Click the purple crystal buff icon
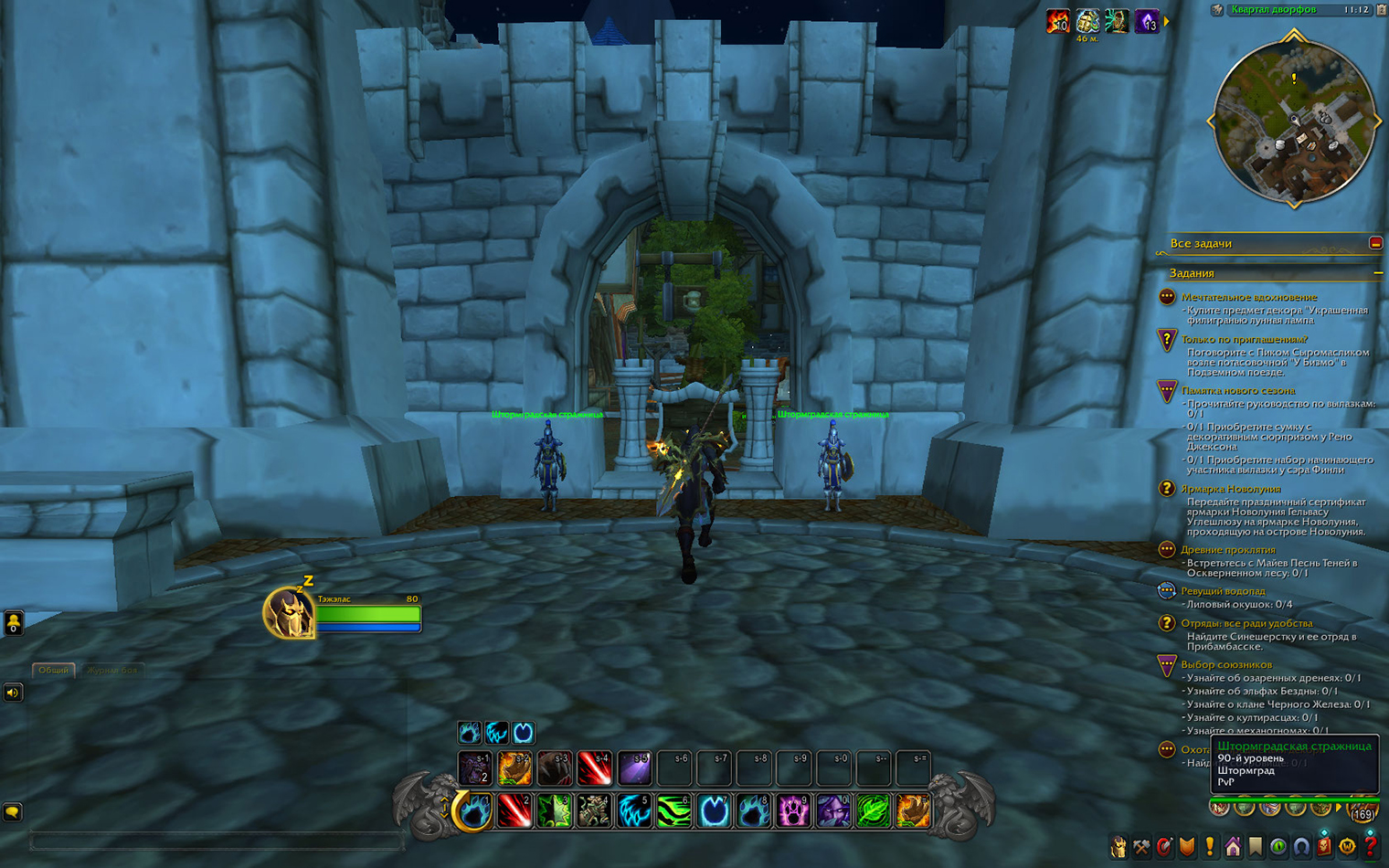Image resolution: width=1389 pixels, height=868 pixels. tap(1146, 21)
